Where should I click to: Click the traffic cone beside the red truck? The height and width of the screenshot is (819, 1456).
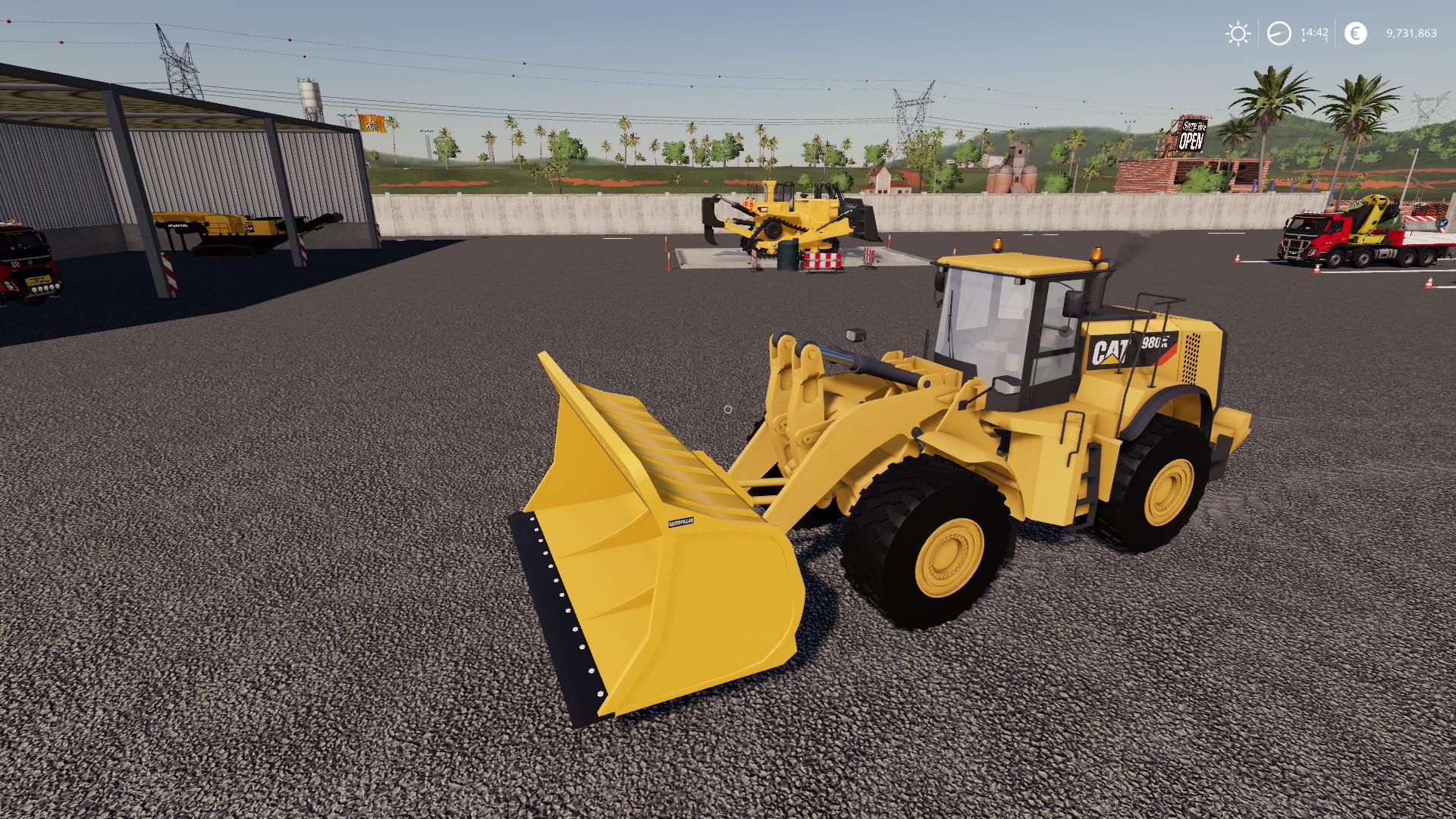click(x=1316, y=268)
